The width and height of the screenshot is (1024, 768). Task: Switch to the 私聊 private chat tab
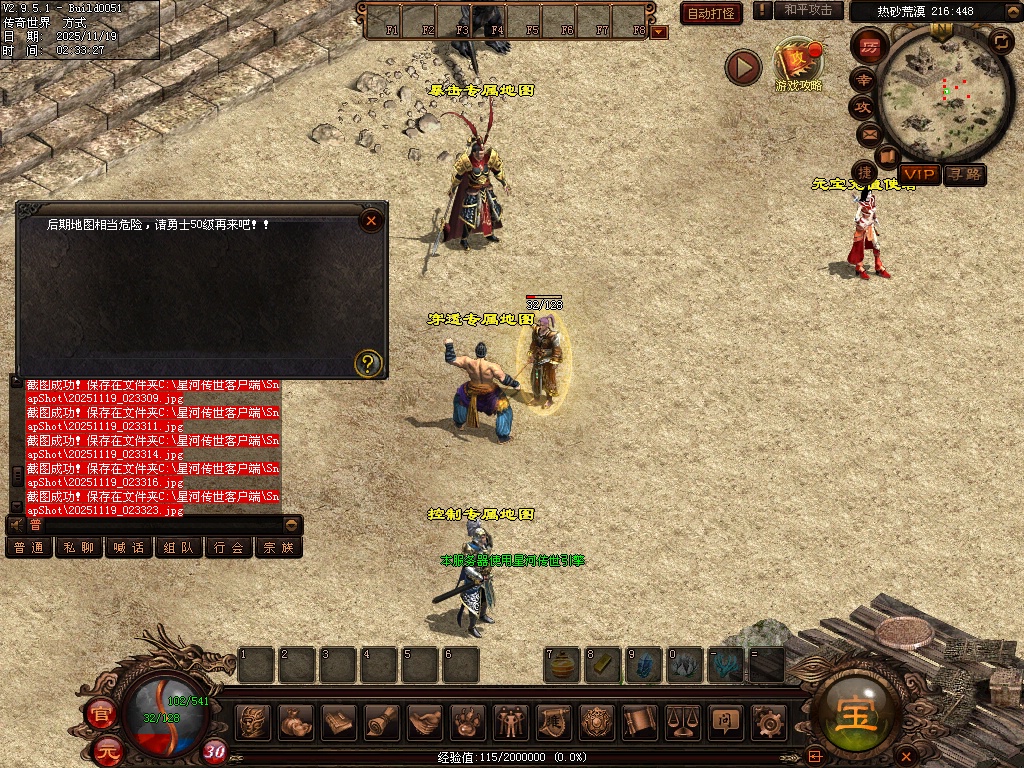(x=79, y=548)
